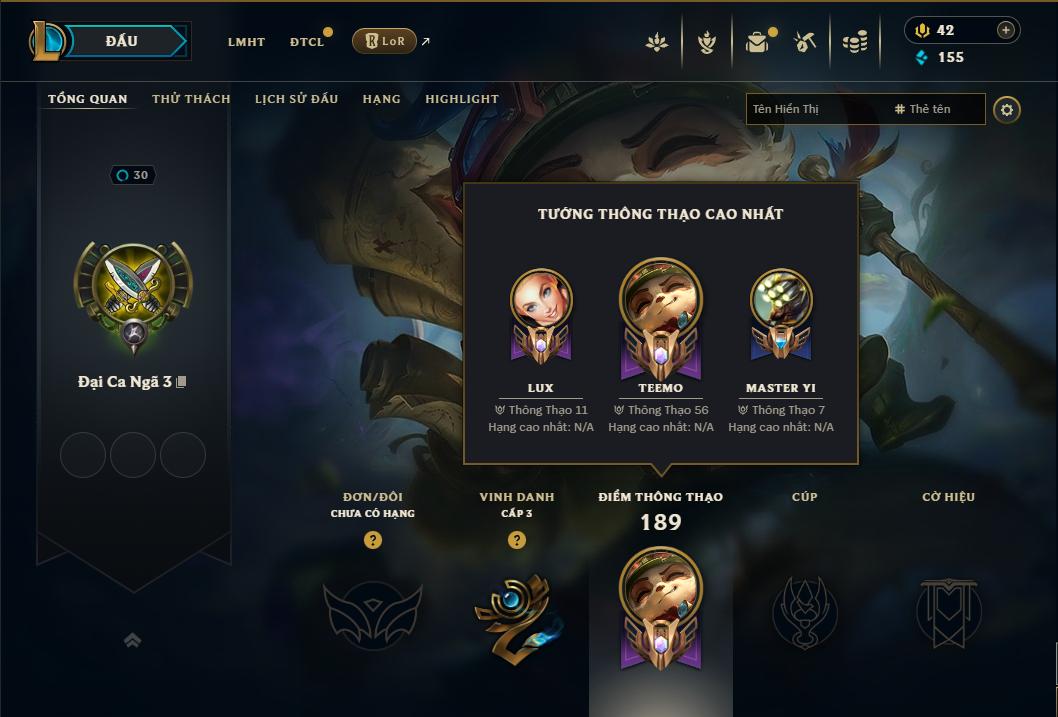Switch to ĐTCL game mode
Image resolution: width=1058 pixels, height=717 pixels.
coord(307,42)
